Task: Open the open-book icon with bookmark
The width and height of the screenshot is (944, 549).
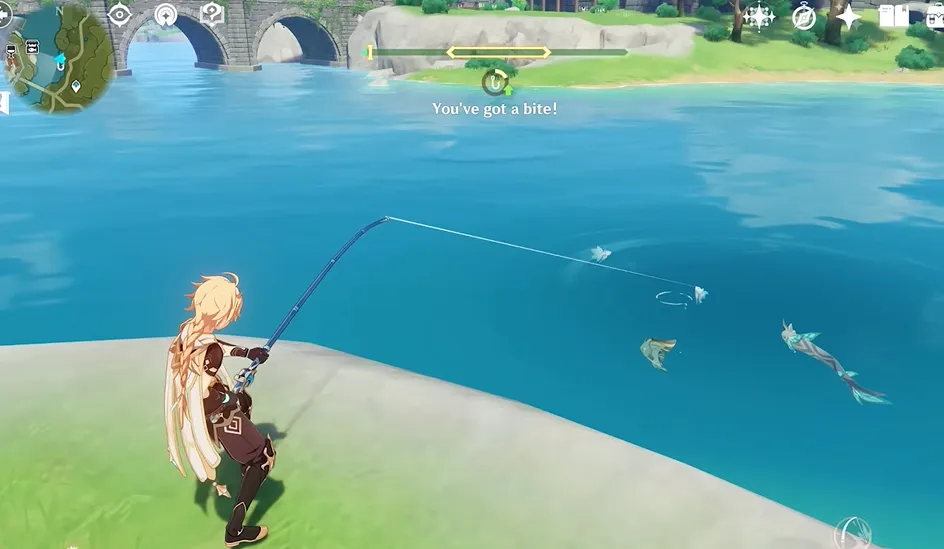Action: tap(893, 16)
